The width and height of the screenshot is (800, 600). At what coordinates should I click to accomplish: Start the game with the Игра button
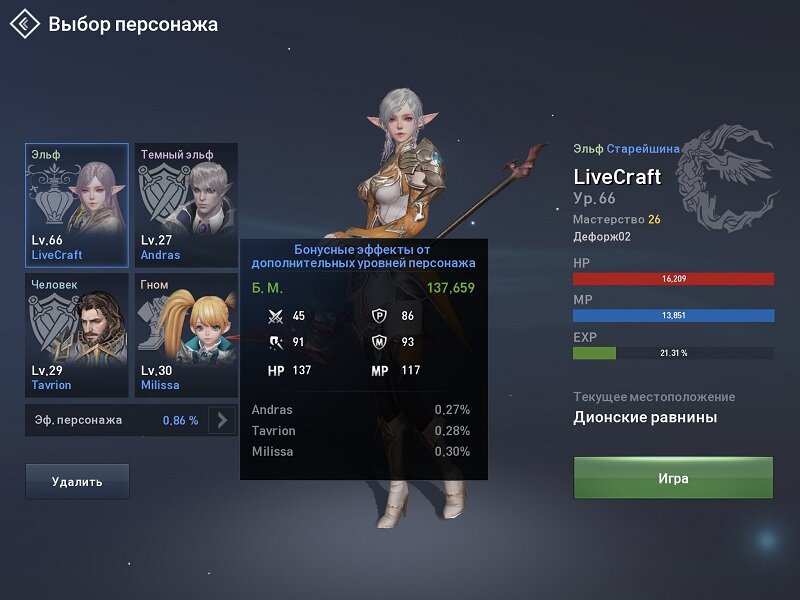point(672,478)
